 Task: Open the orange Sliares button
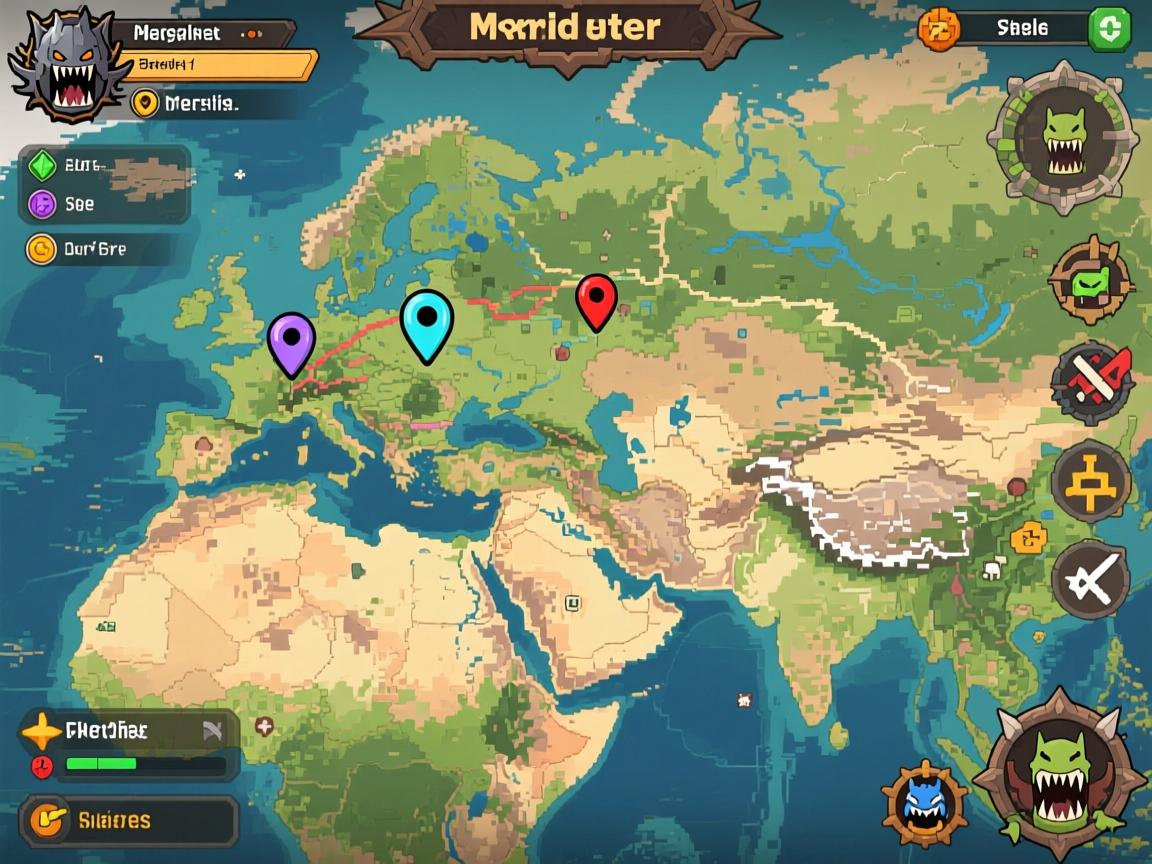(128, 821)
